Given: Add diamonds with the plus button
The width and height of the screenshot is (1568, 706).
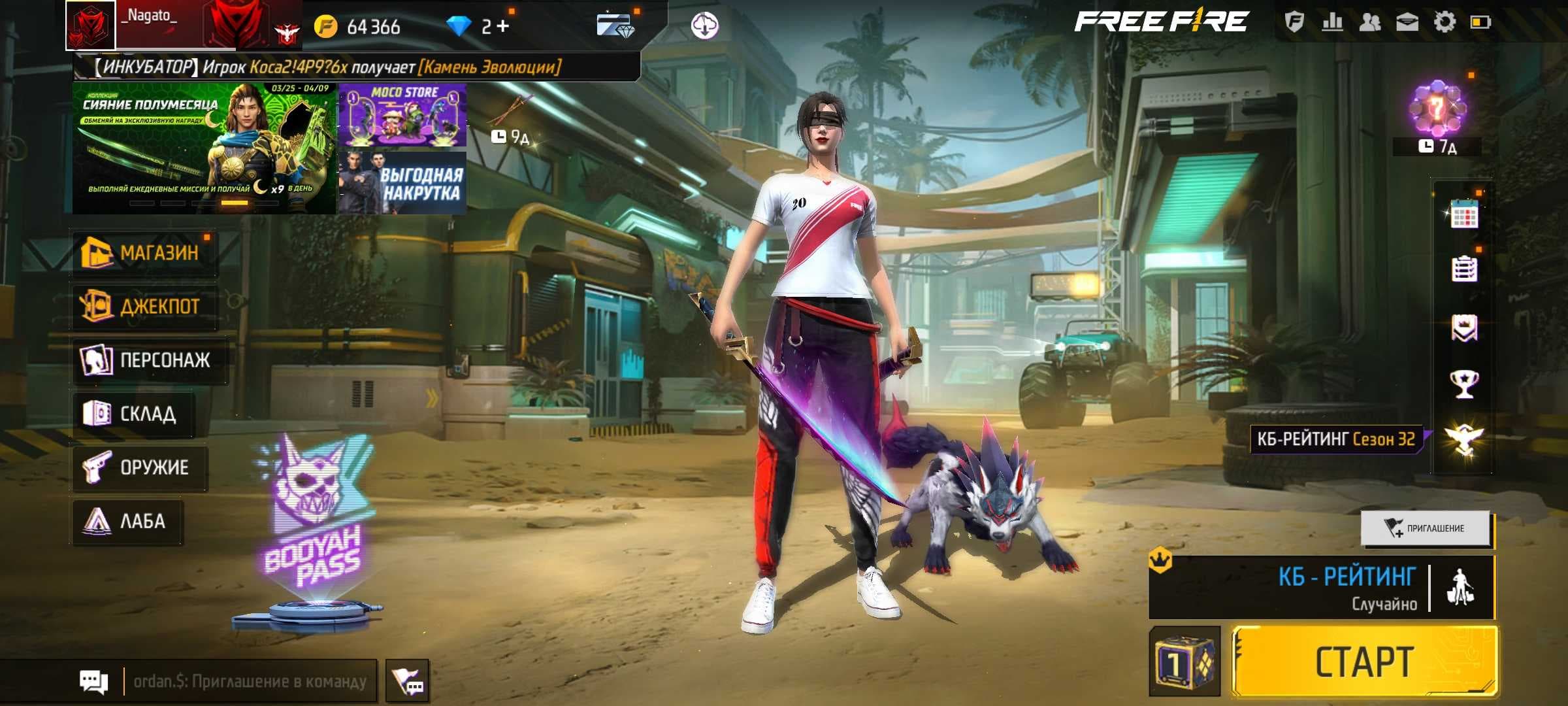Looking at the screenshot, I should [502, 26].
